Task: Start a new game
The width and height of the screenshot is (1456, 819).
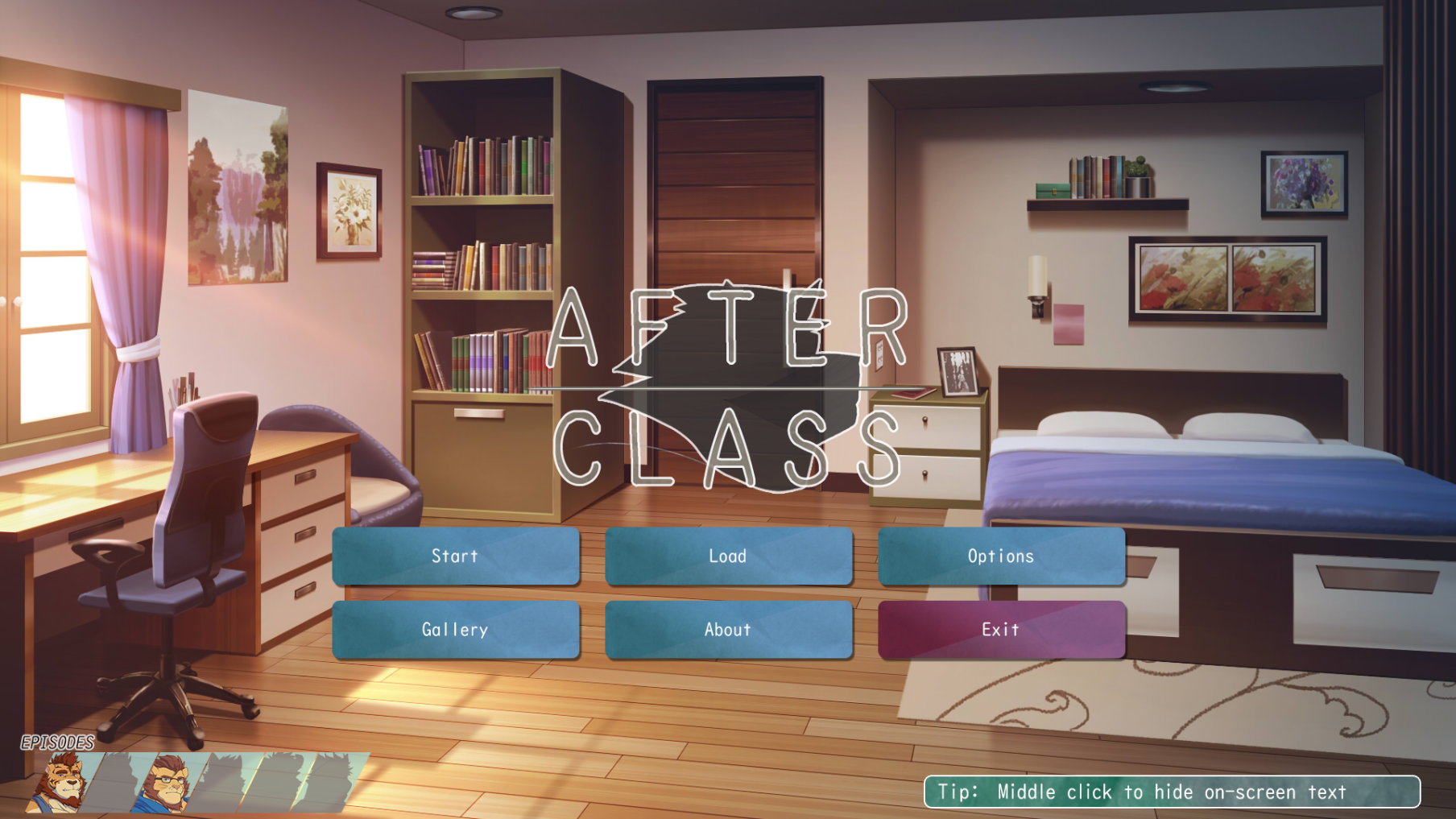Action: [455, 556]
